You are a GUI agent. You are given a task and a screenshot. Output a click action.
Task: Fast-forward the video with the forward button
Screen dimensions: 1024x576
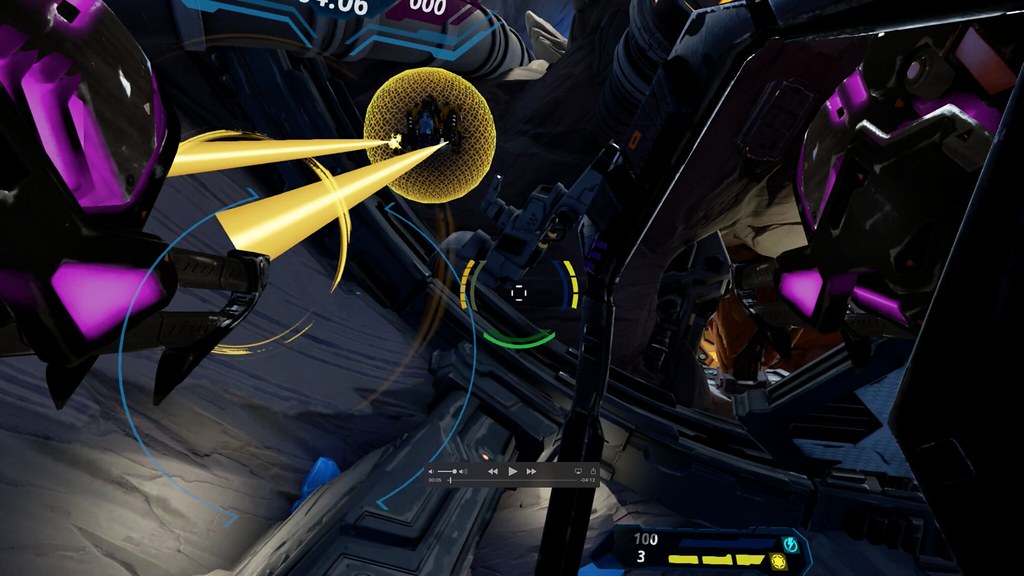532,470
